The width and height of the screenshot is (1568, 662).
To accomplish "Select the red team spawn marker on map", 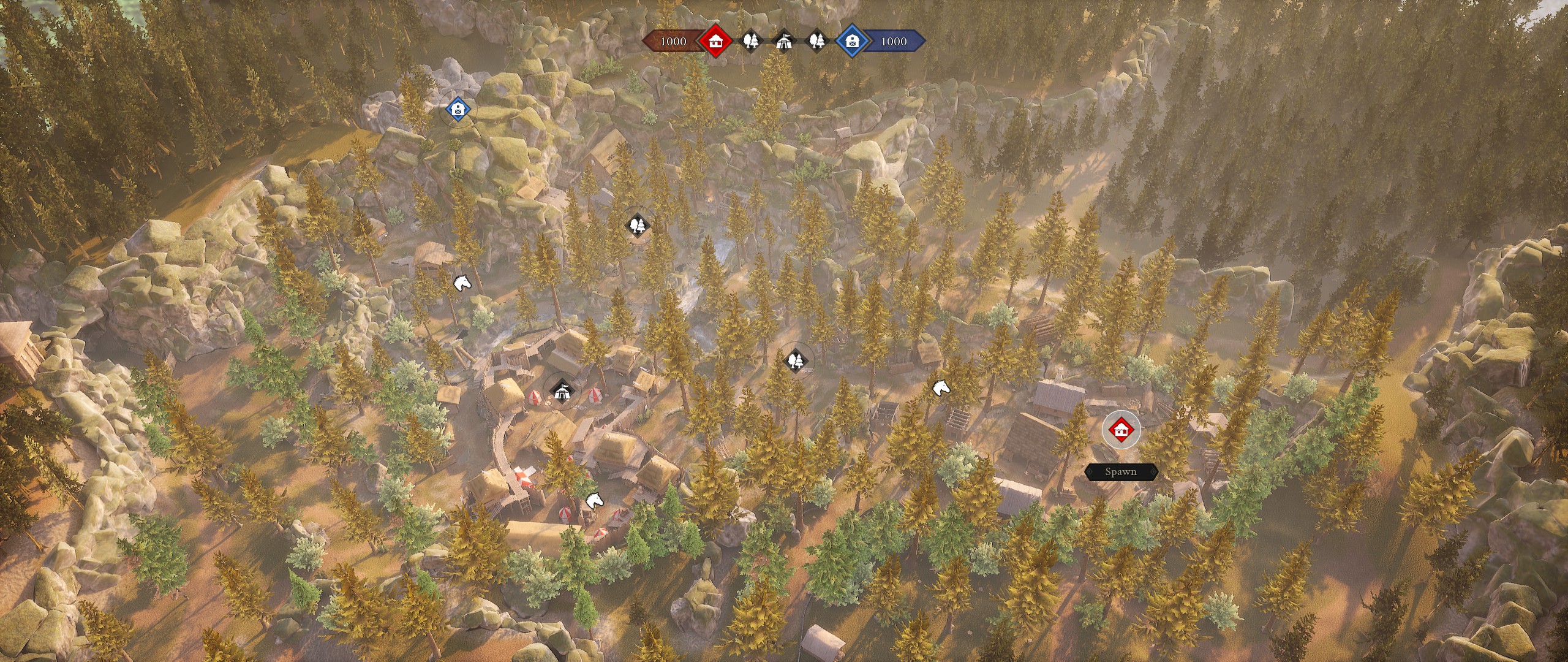I will tap(1121, 429).
